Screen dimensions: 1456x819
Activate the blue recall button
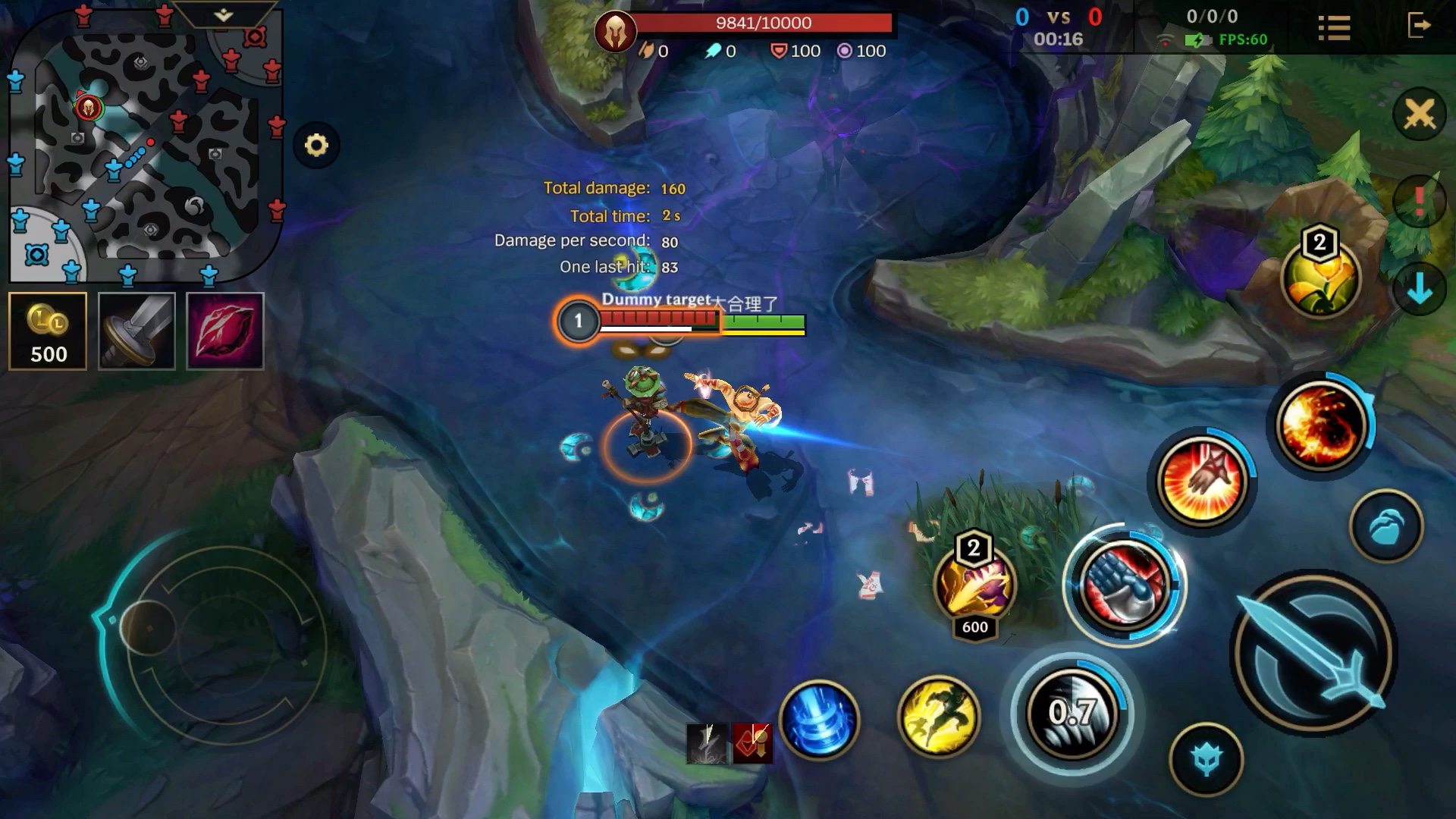pyautogui.click(x=819, y=718)
